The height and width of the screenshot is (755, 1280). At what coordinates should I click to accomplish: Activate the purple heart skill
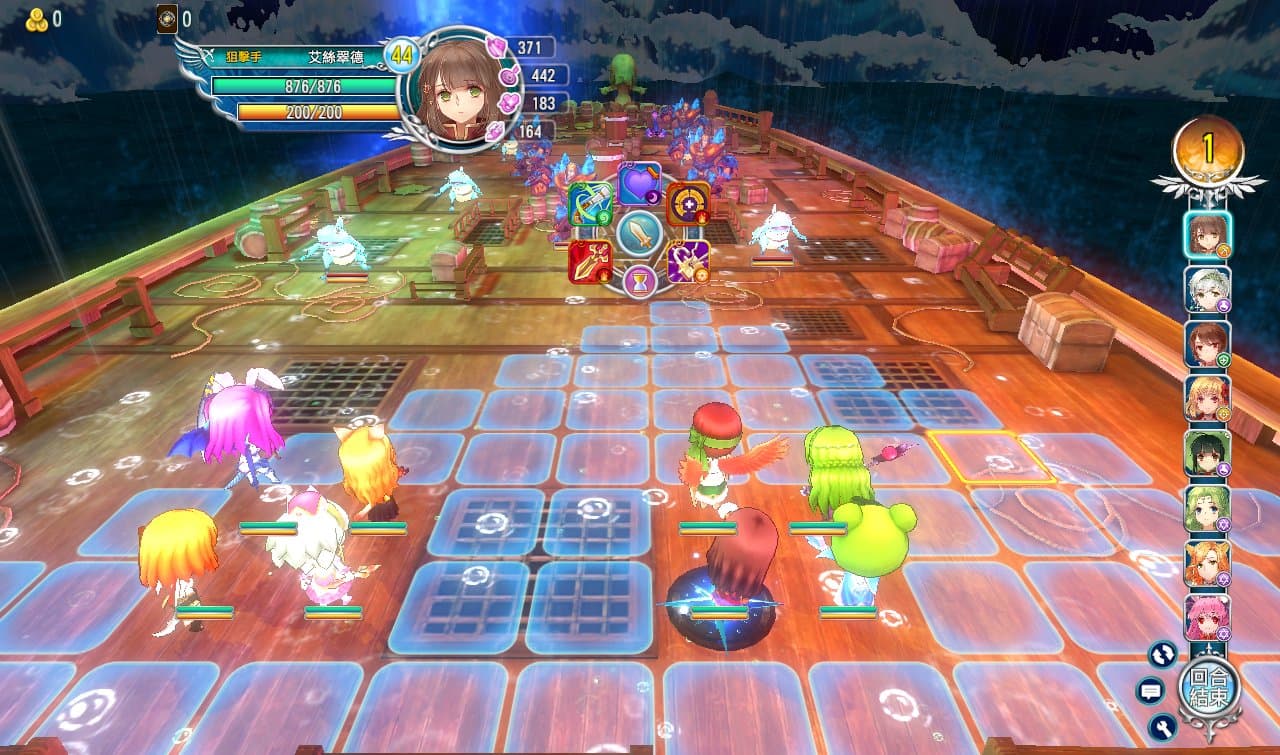(x=639, y=182)
